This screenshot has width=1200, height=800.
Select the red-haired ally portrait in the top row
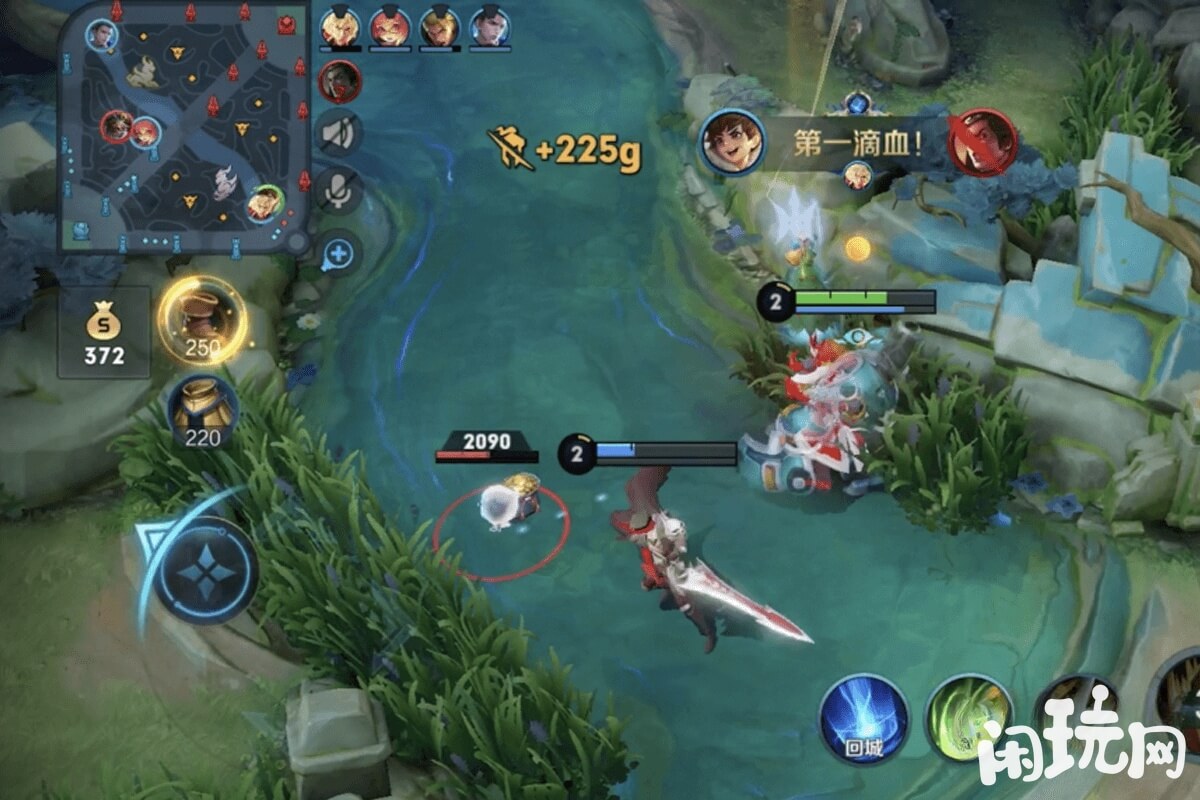click(389, 27)
